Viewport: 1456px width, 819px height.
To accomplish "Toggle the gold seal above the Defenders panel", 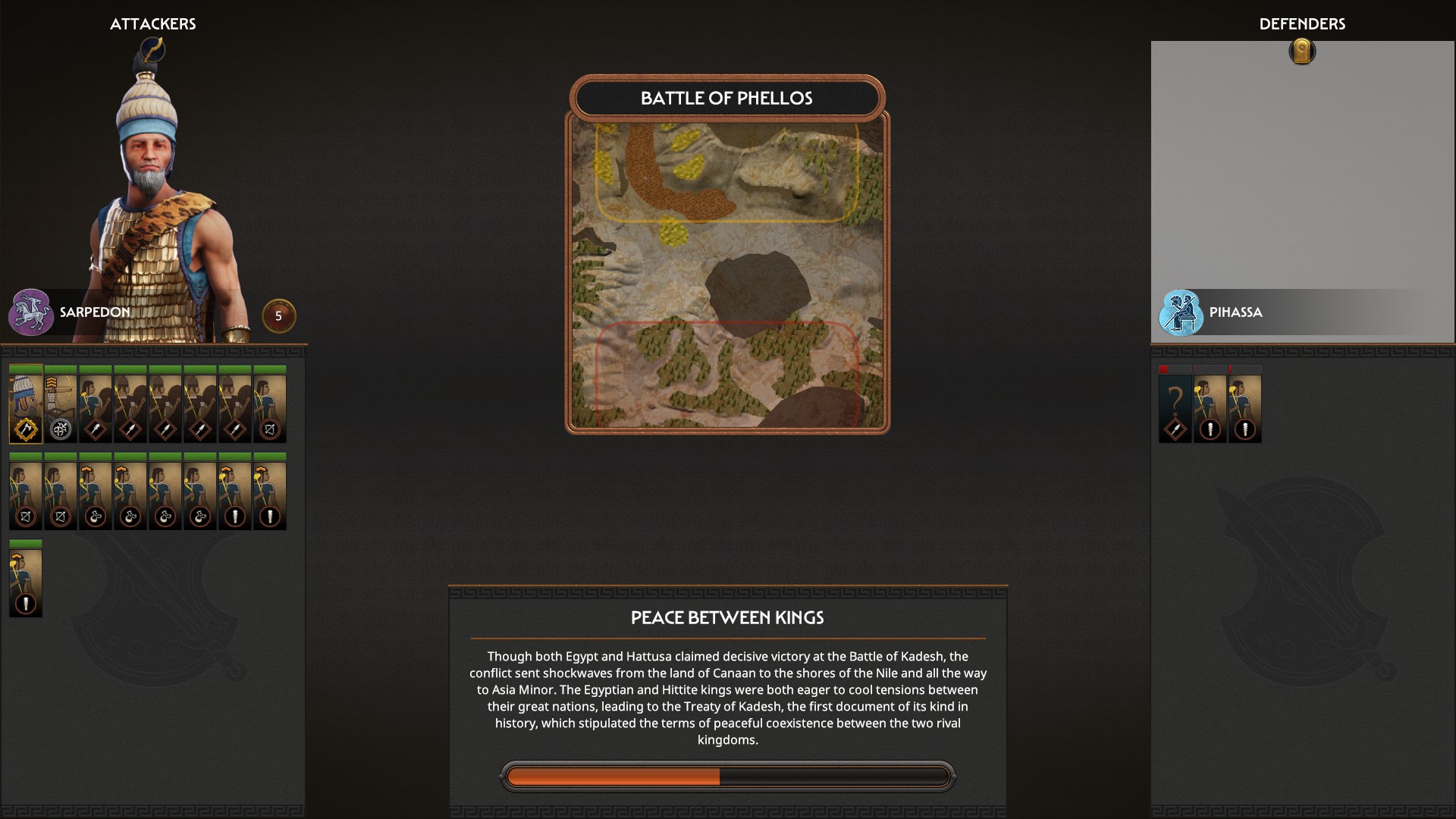I will coord(1302,52).
